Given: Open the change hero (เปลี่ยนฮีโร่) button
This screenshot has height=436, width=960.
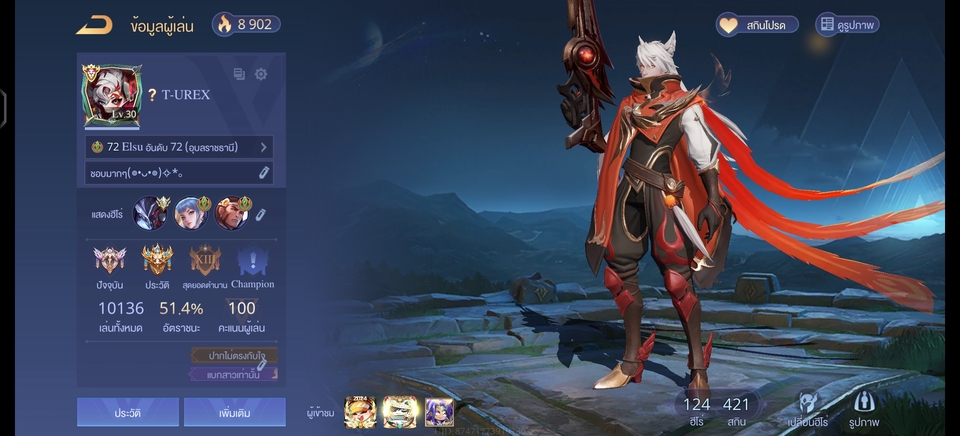Looking at the screenshot, I should tap(812, 405).
